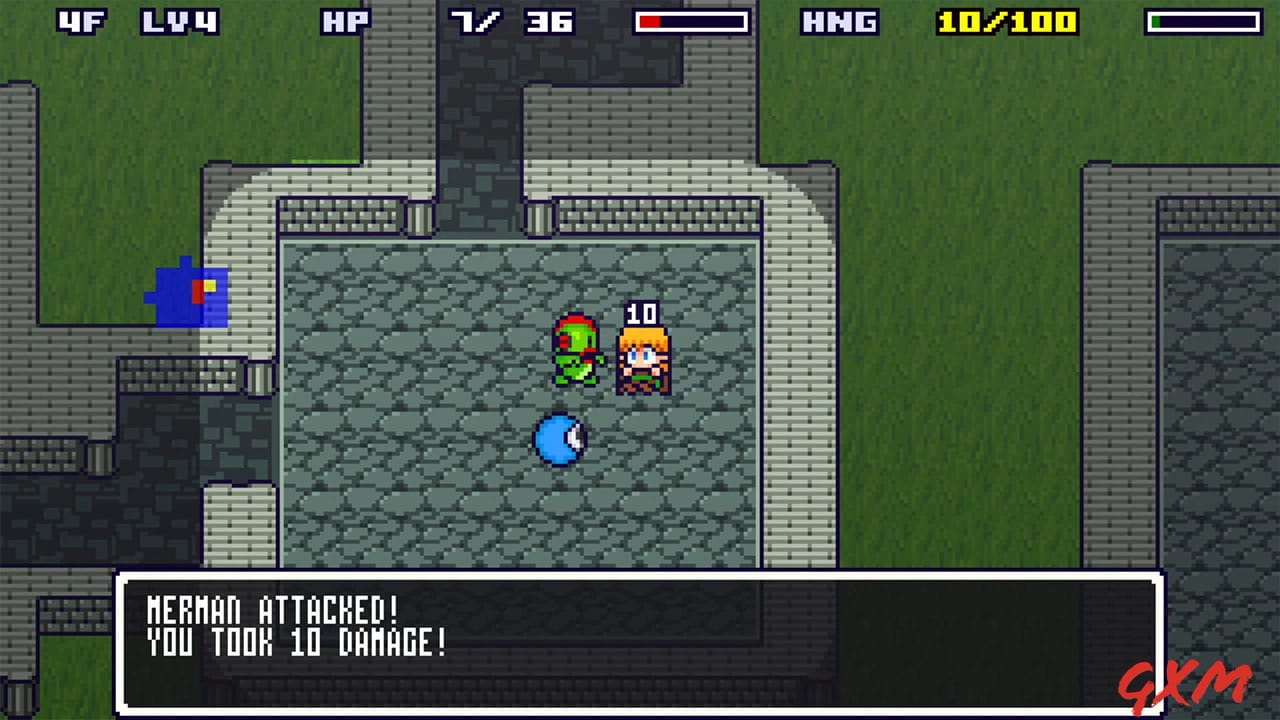This screenshot has width=1280, height=720.
Task: Click the player character Yuusha sprite
Action: pos(645,360)
